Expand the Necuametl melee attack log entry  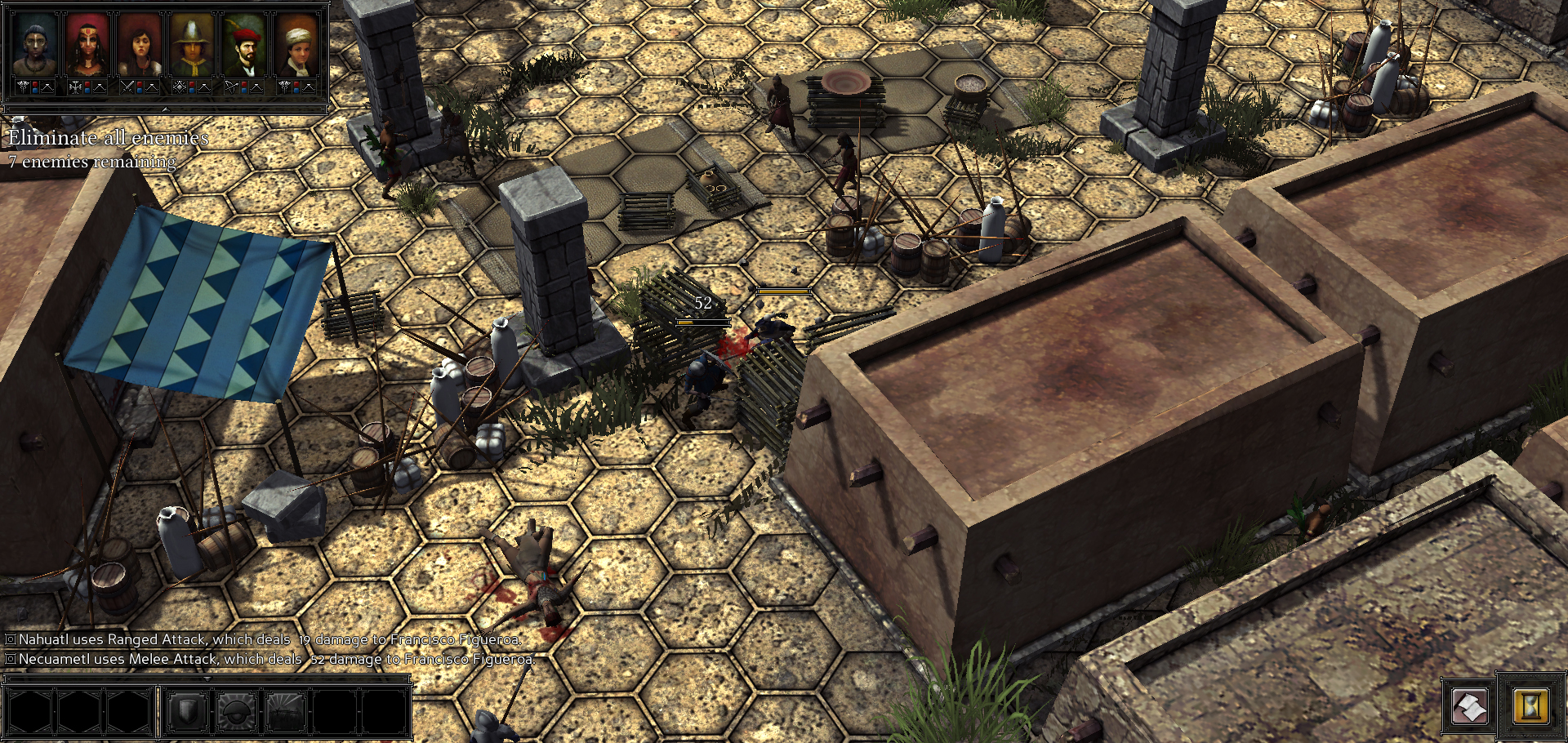tap(11, 659)
